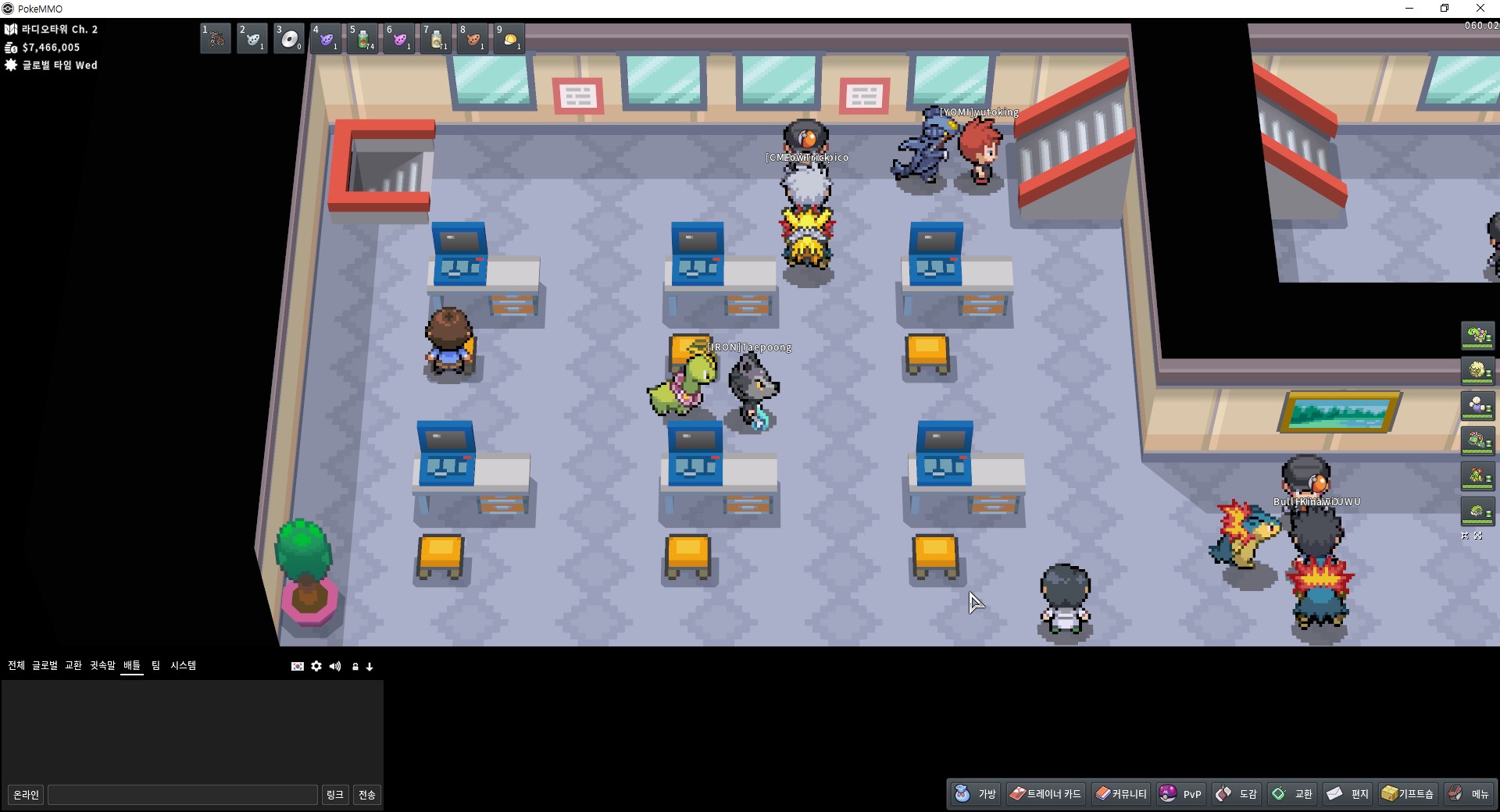This screenshot has height=812, width=1500.
Task: Open the 도감 Pokédex
Action: pos(1237,794)
